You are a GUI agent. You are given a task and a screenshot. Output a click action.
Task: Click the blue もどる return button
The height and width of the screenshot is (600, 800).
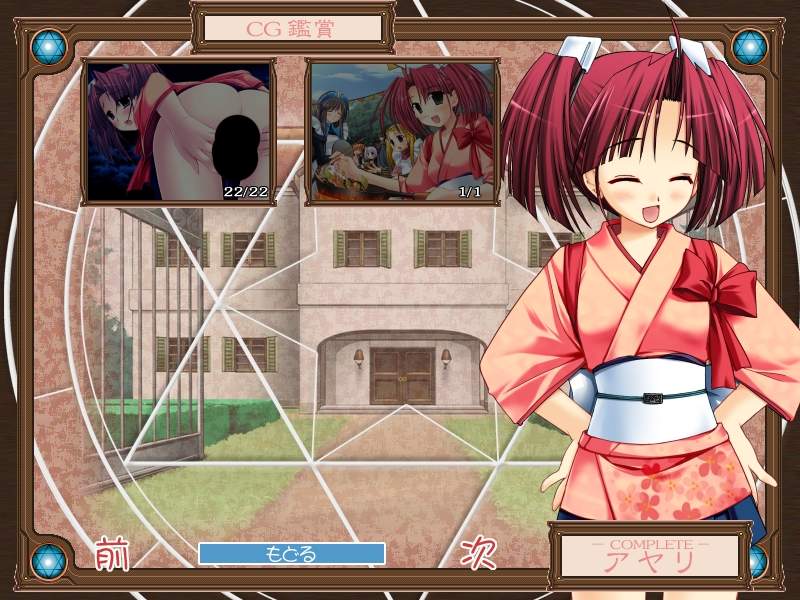(291, 553)
